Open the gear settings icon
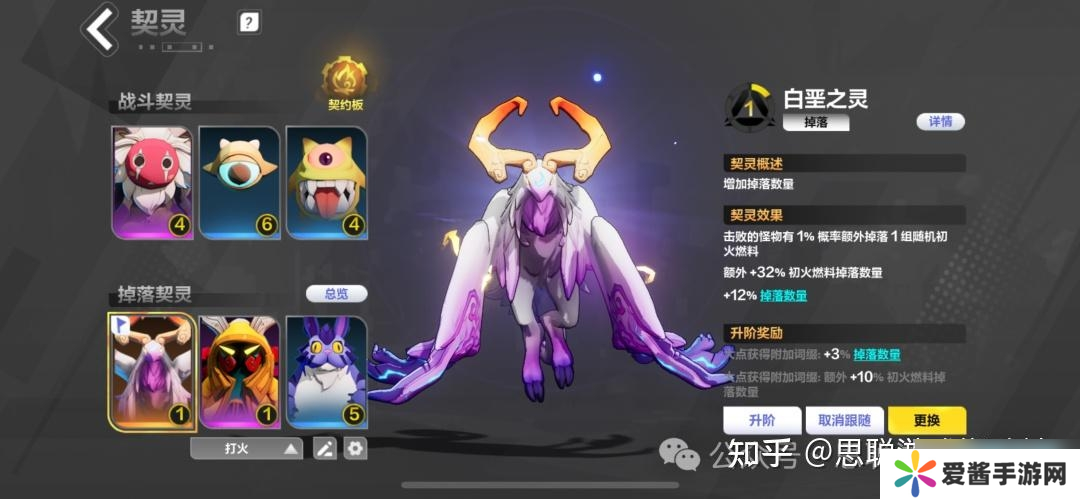This screenshot has height=499, width=1080. point(355,449)
